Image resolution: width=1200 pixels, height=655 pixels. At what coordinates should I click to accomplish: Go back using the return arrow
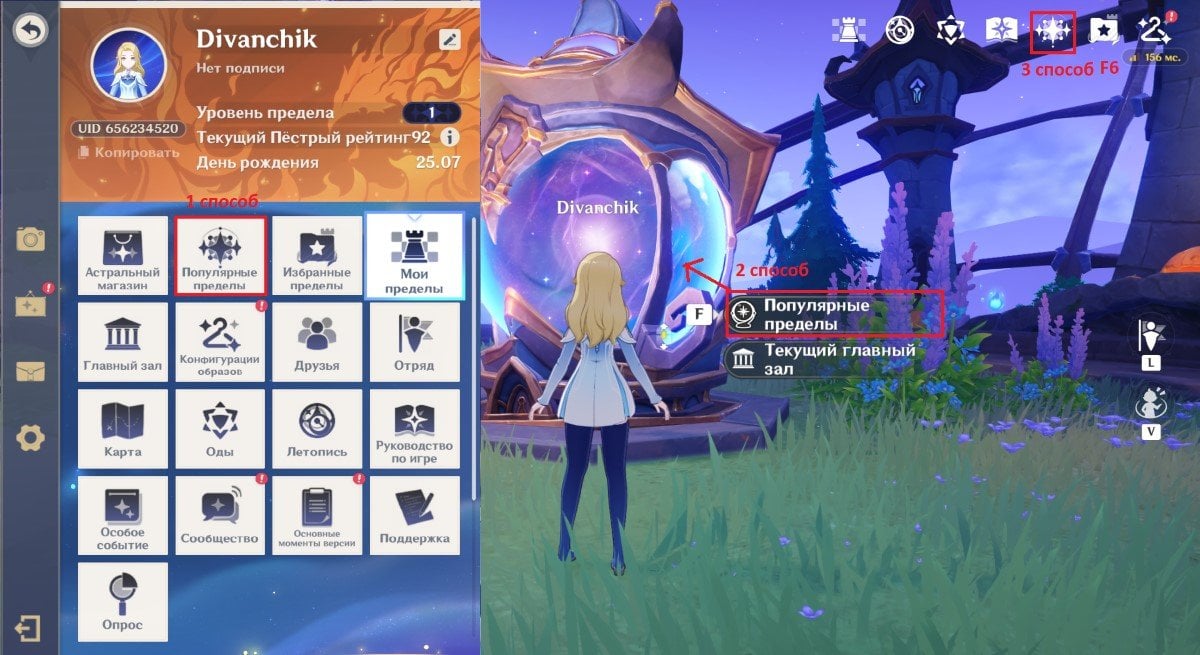tap(30, 32)
